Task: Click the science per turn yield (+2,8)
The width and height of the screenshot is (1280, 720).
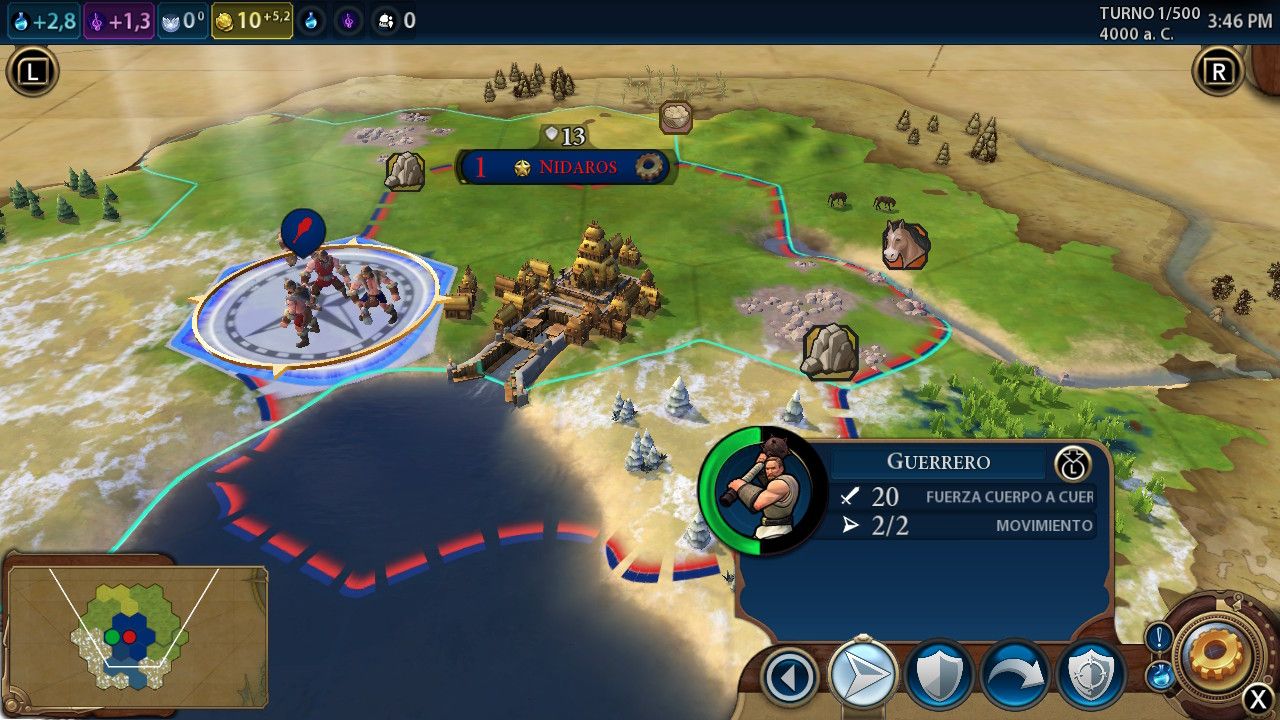Action: (x=44, y=20)
